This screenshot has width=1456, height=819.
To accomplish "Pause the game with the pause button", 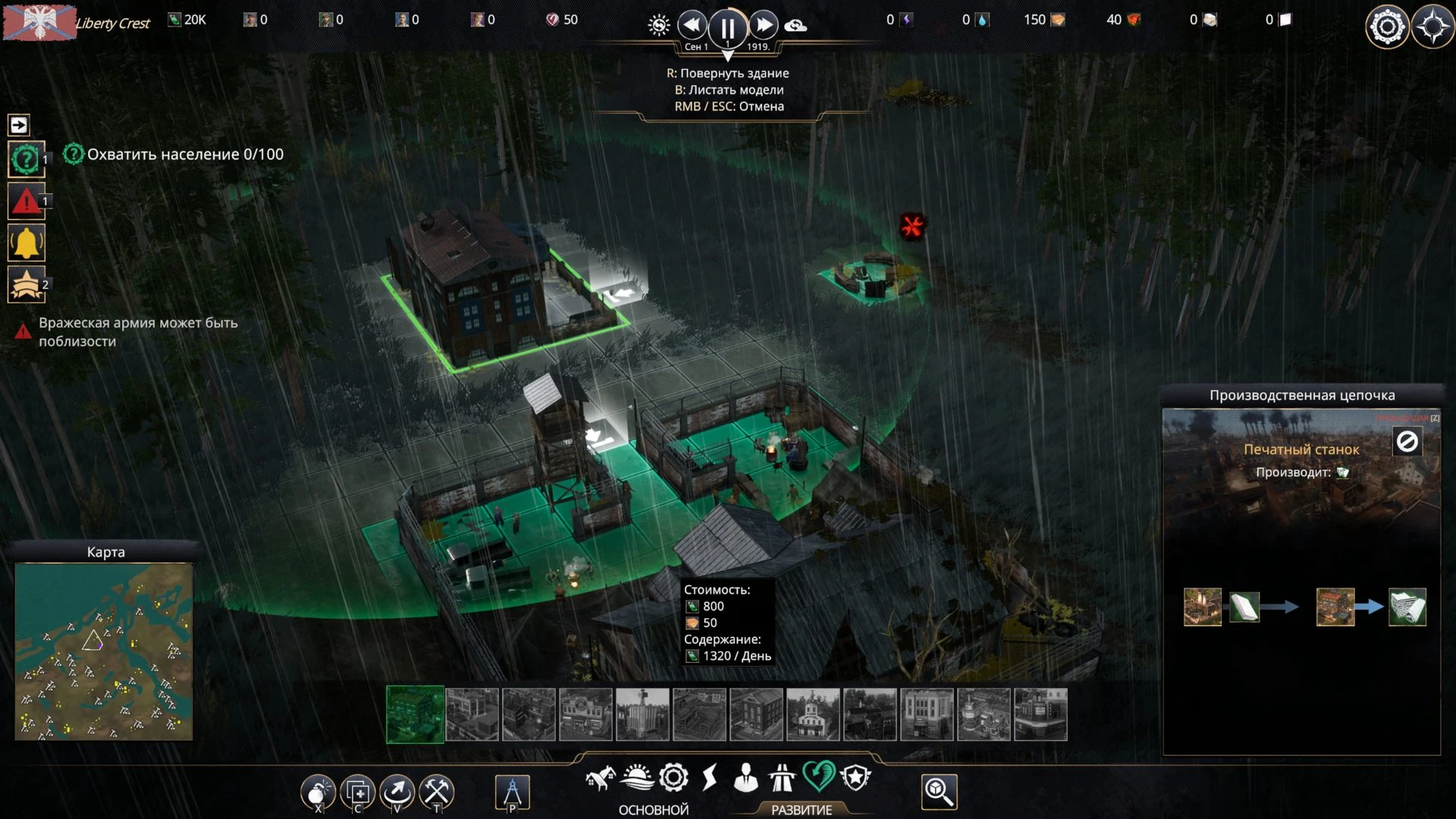I will tap(727, 28).
